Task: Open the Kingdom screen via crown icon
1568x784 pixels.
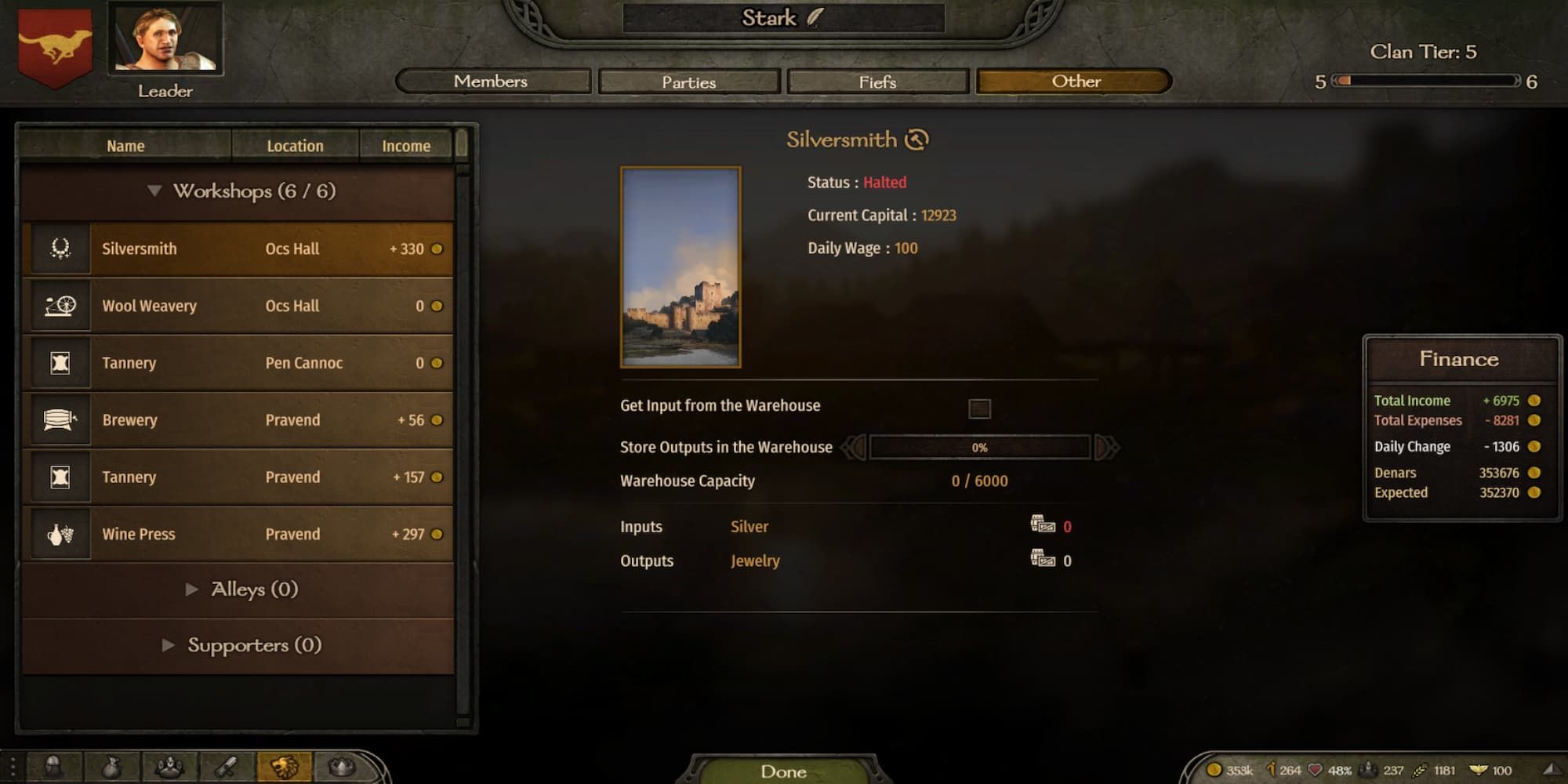Action: tap(342, 768)
